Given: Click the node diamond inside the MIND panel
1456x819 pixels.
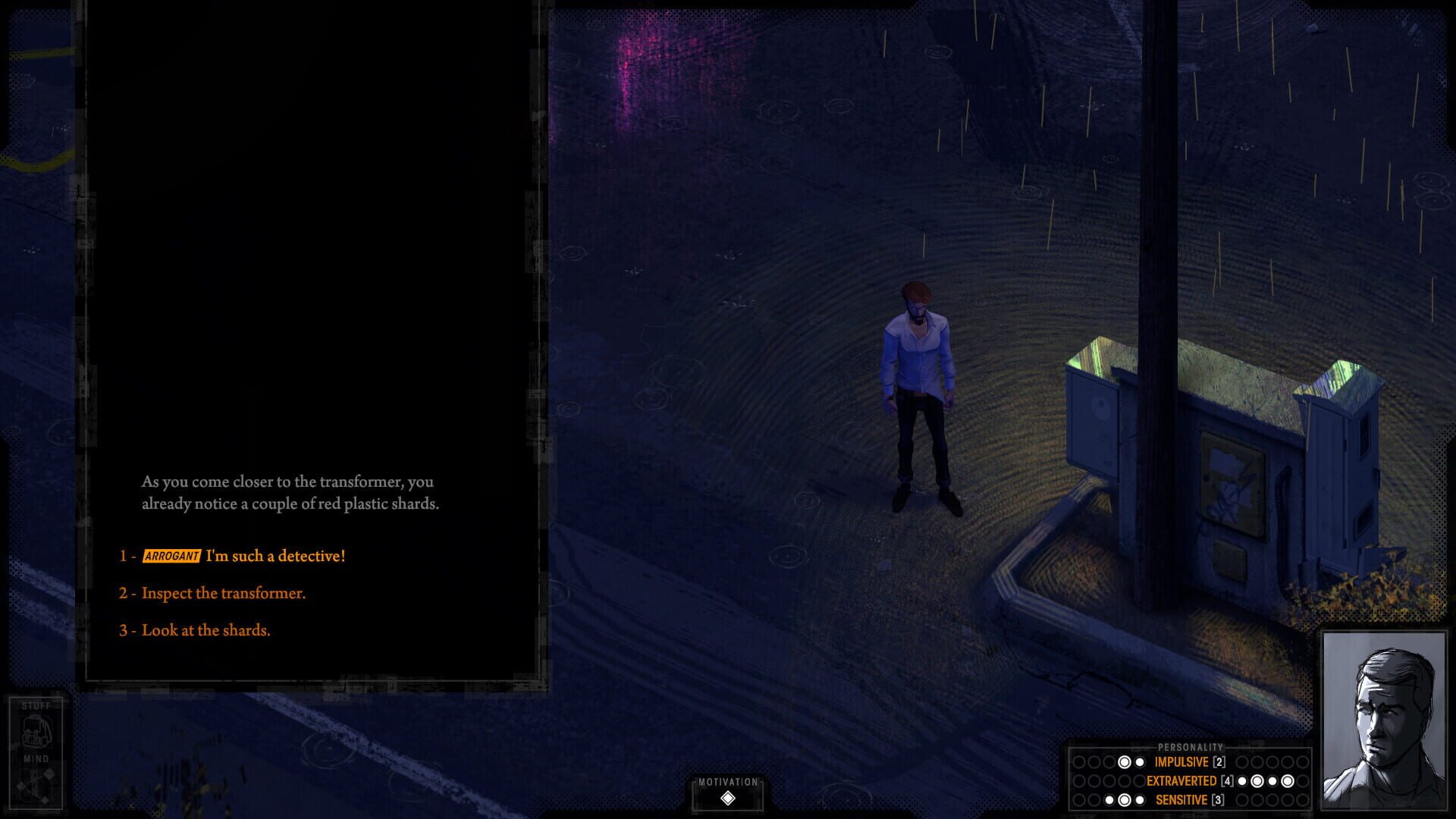Looking at the screenshot, I should point(48,773).
